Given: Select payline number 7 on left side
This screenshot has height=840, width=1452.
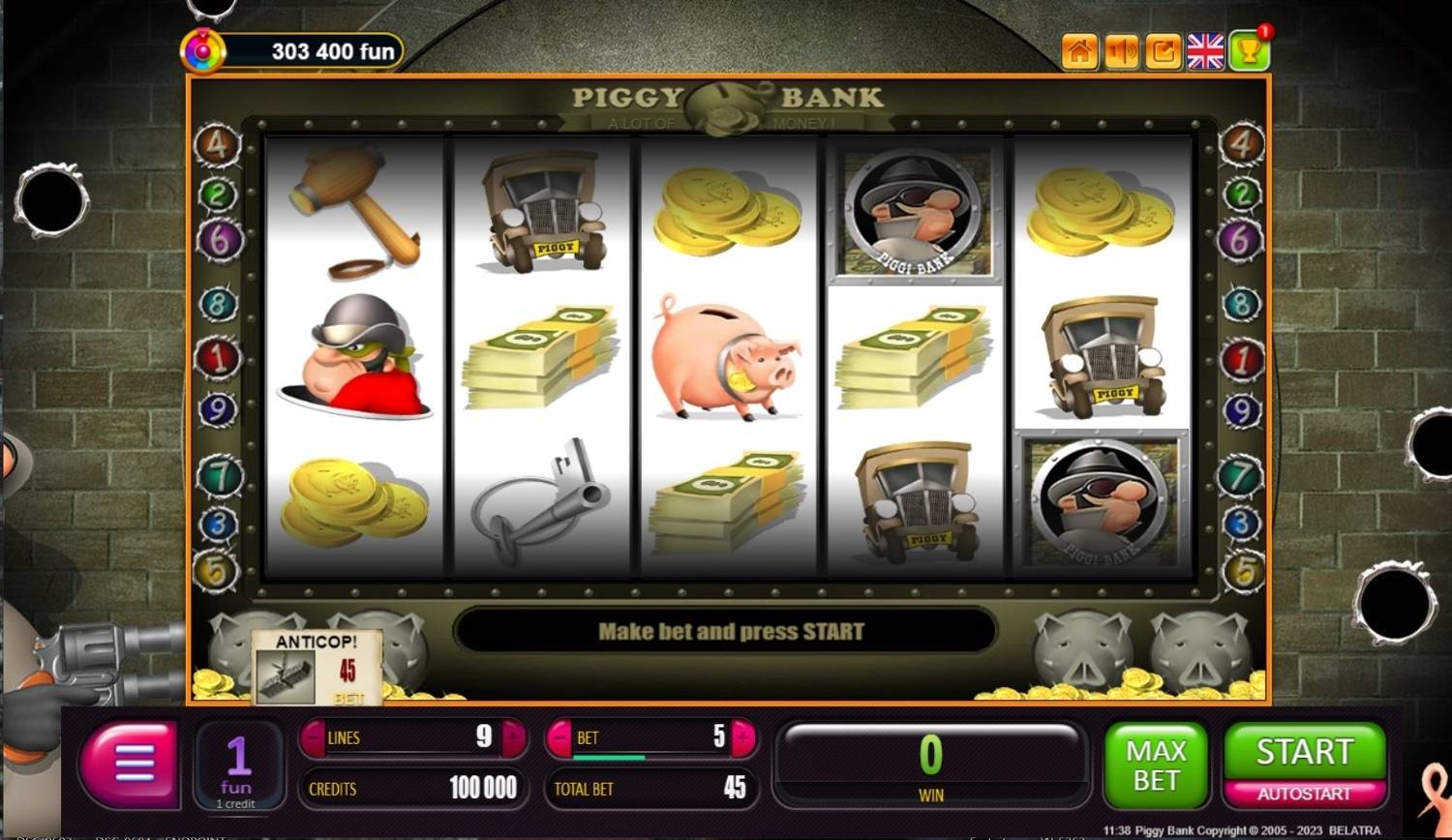Looking at the screenshot, I should click(x=221, y=473).
